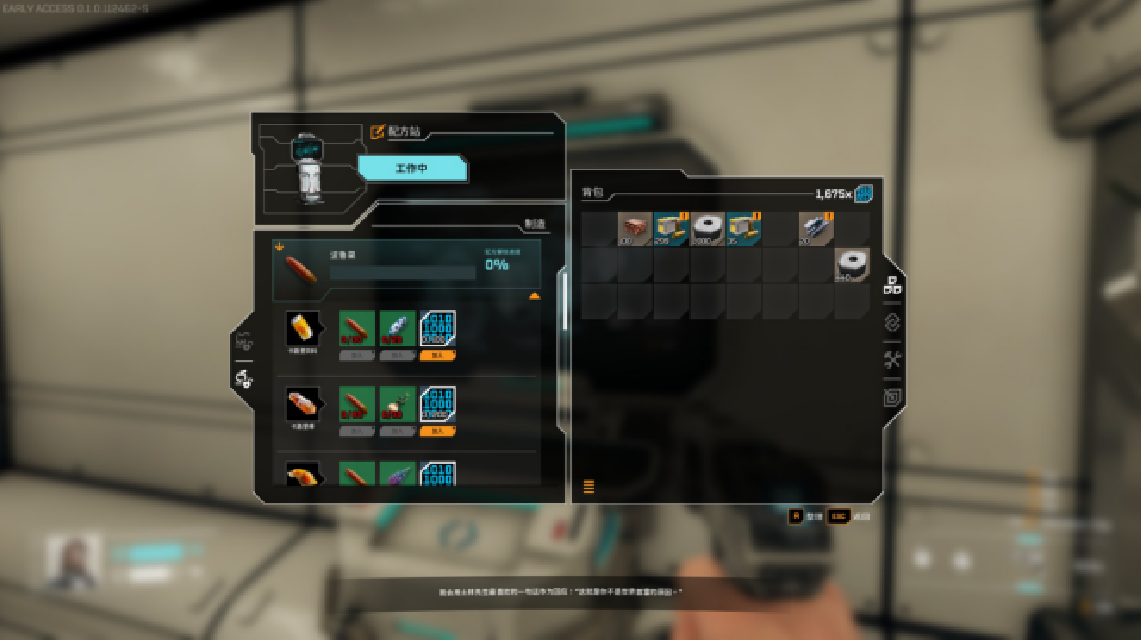Select the purple crystal ingredient slot
The width and height of the screenshot is (1141, 640).
click(397, 474)
